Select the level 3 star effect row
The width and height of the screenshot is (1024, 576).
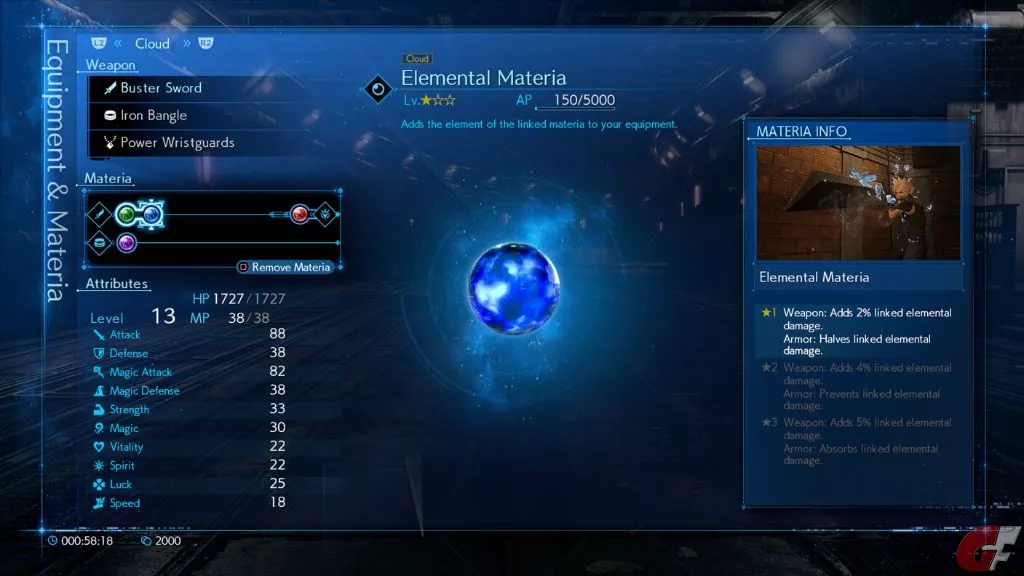point(858,441)
